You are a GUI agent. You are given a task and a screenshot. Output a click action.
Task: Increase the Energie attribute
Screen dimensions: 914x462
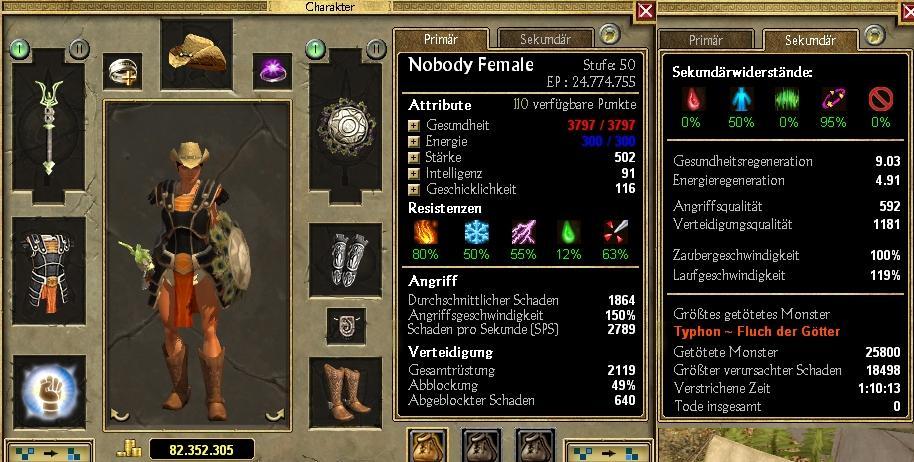pos(414,141)
